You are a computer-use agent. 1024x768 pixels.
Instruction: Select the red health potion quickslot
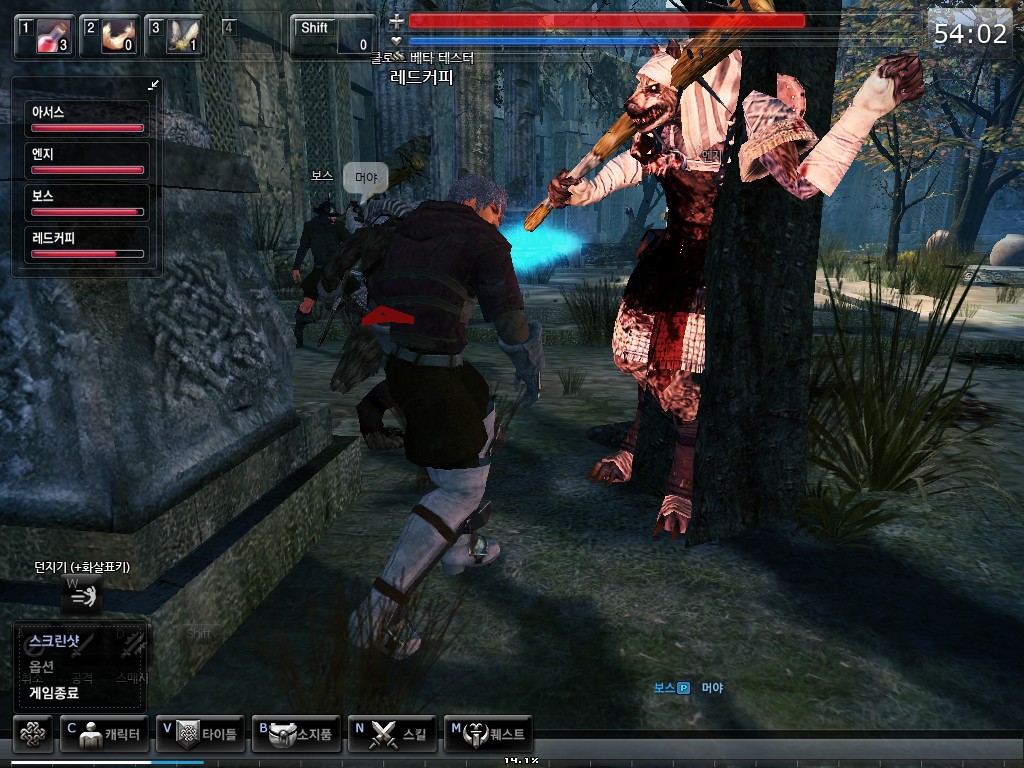(x=44, y=37)
